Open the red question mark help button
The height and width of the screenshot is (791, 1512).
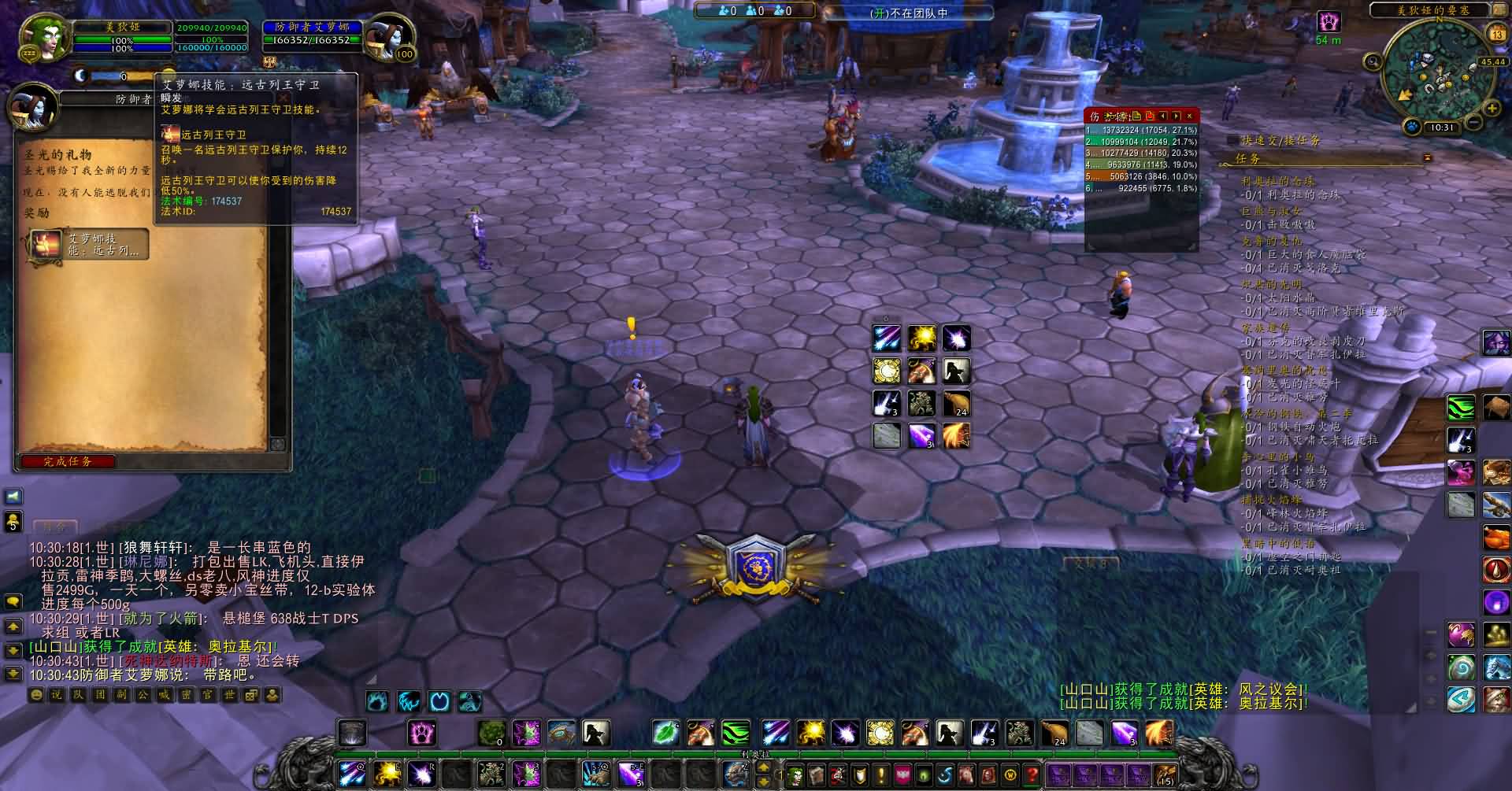1031,774
